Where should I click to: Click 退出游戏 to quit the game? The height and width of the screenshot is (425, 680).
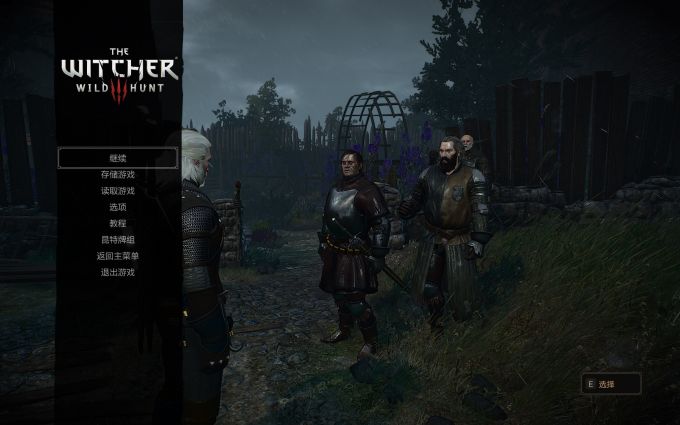point(118,272)
